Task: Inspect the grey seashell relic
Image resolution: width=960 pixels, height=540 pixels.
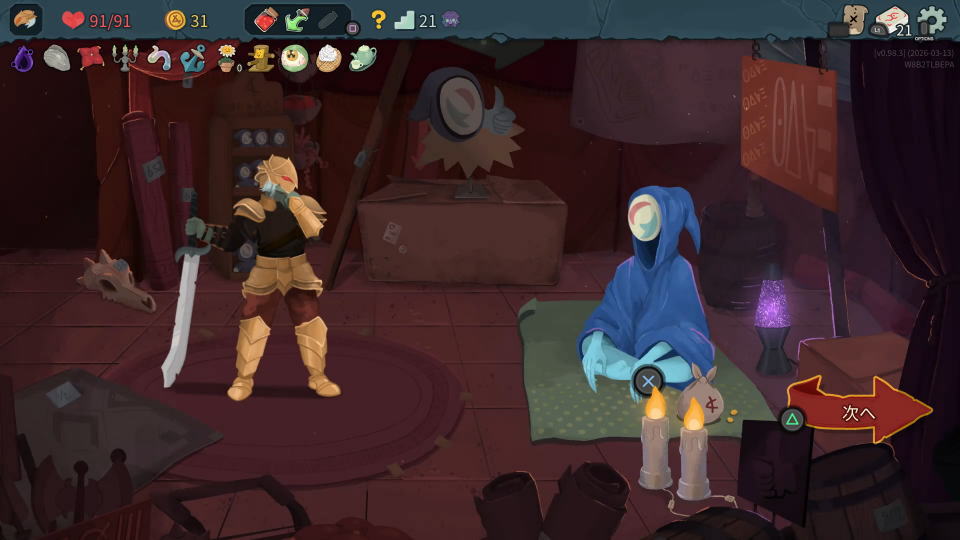Action: [x=56, y=58]
